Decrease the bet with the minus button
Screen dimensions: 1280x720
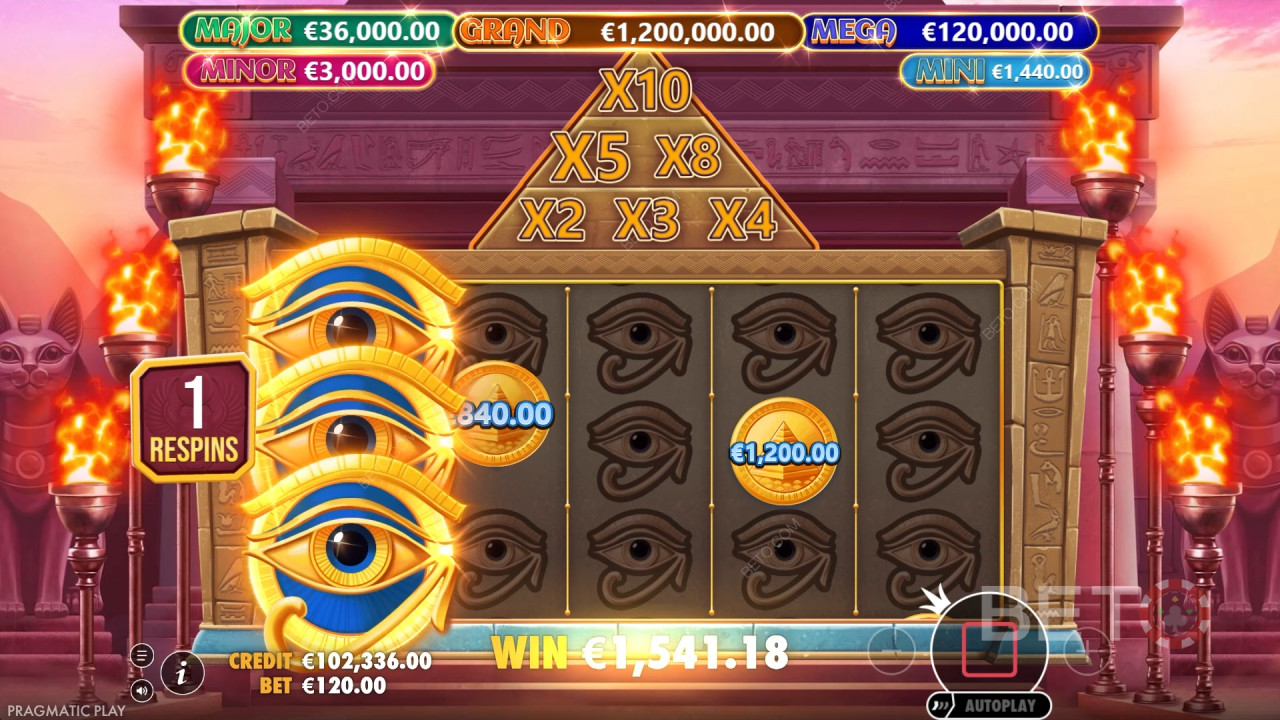click(x=892, y=652)
